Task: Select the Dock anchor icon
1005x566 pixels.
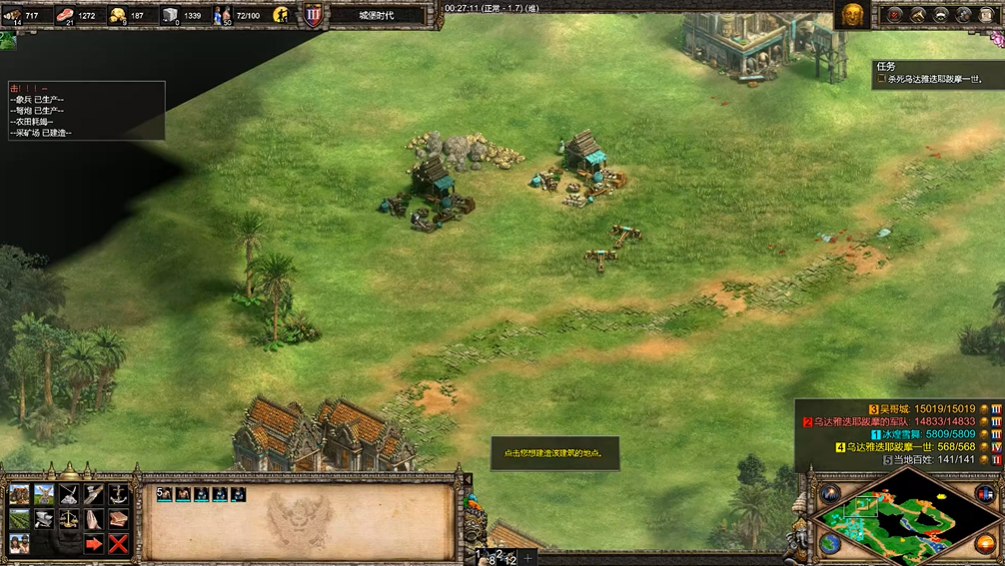Action: point(118,495)
